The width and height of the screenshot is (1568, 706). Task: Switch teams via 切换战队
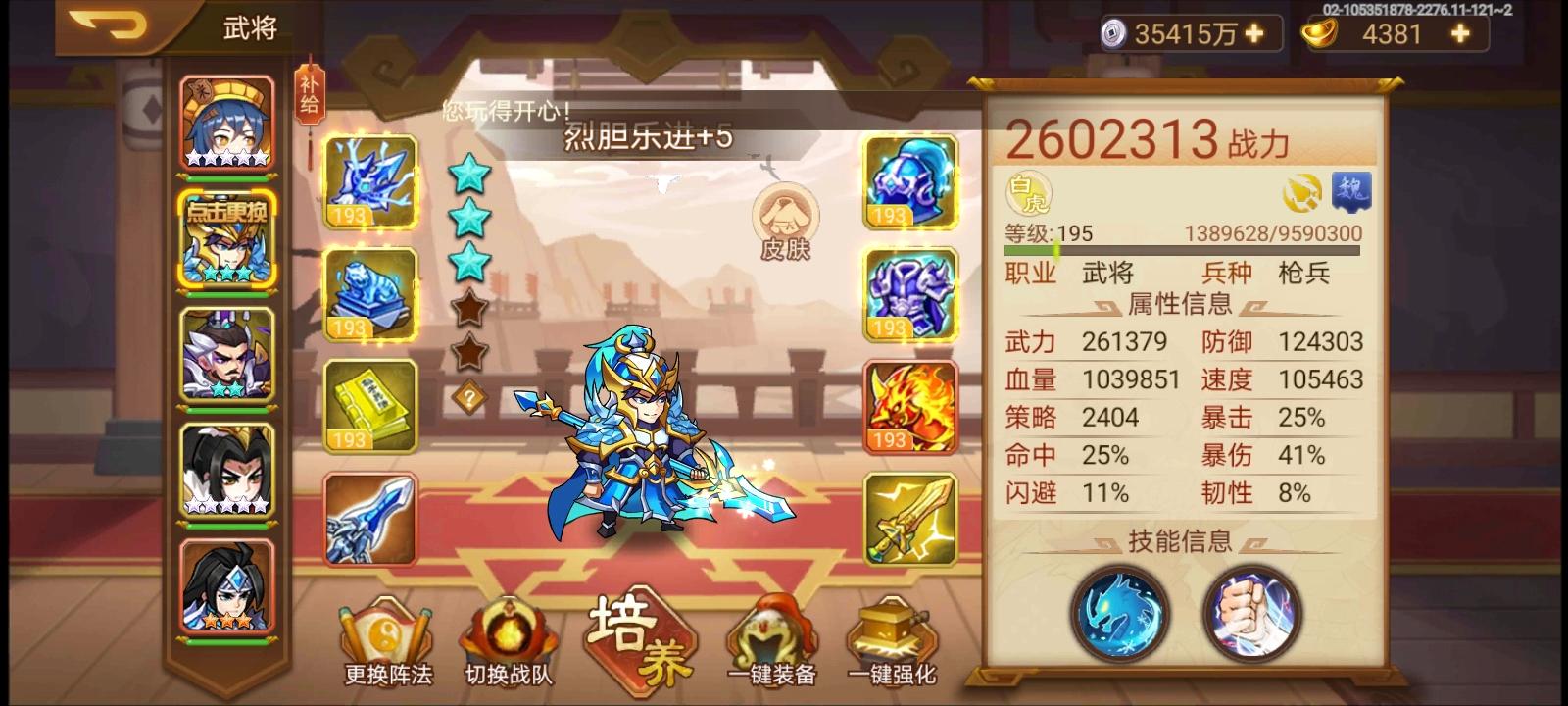(x=506, y=642)
